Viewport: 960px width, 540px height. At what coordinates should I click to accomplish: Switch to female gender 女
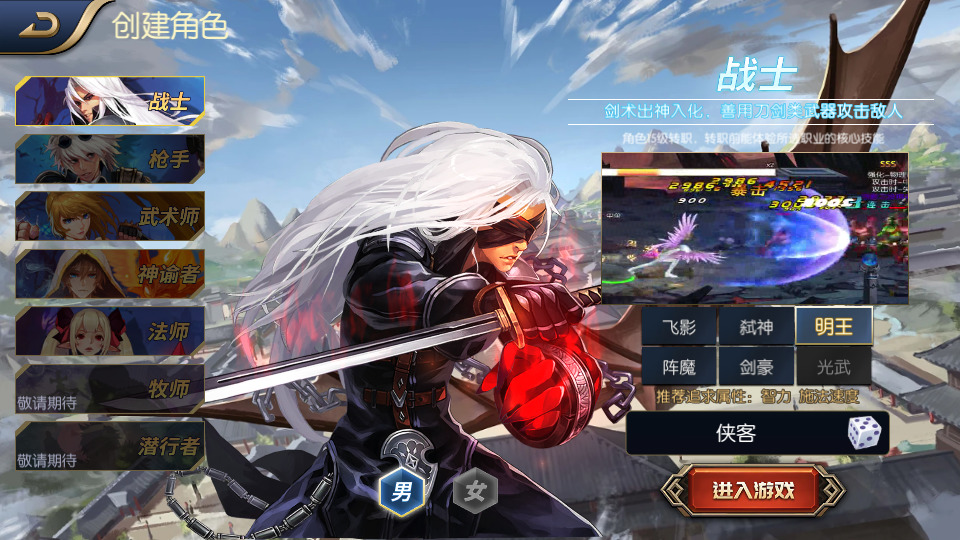475,491
